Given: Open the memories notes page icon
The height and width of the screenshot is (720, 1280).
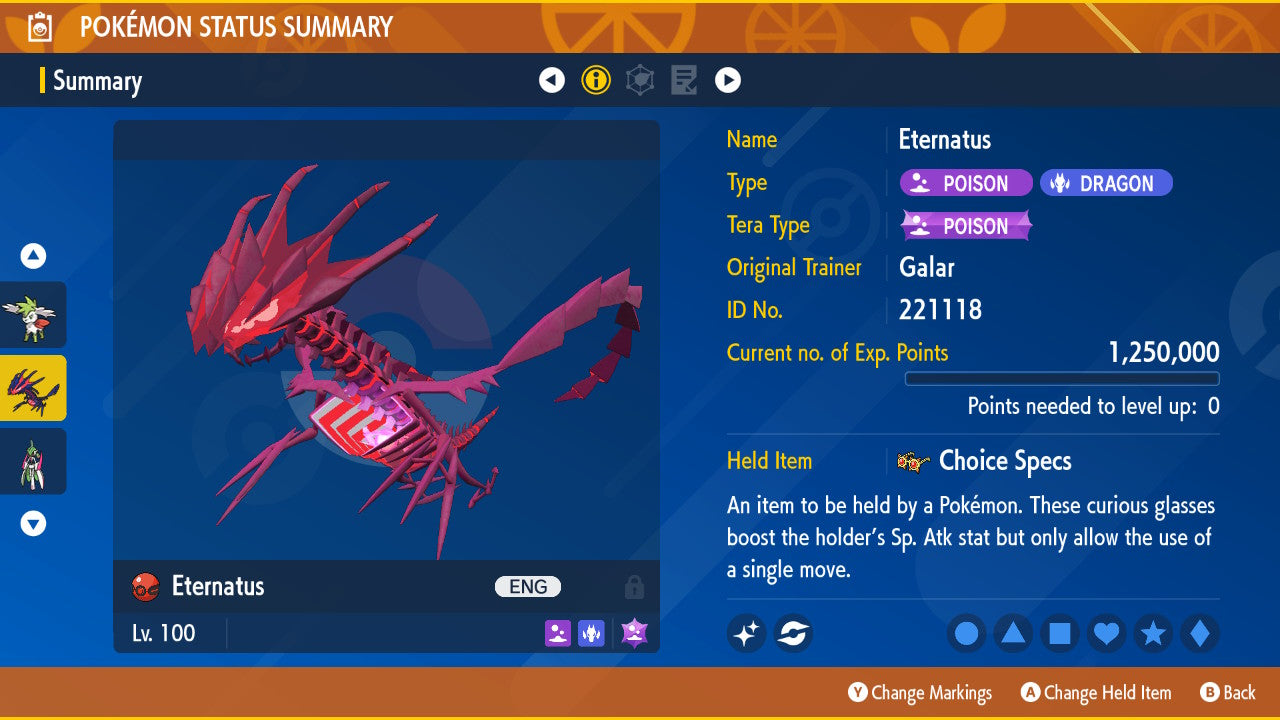Looking at the screenshot, I should click(684, 79).
